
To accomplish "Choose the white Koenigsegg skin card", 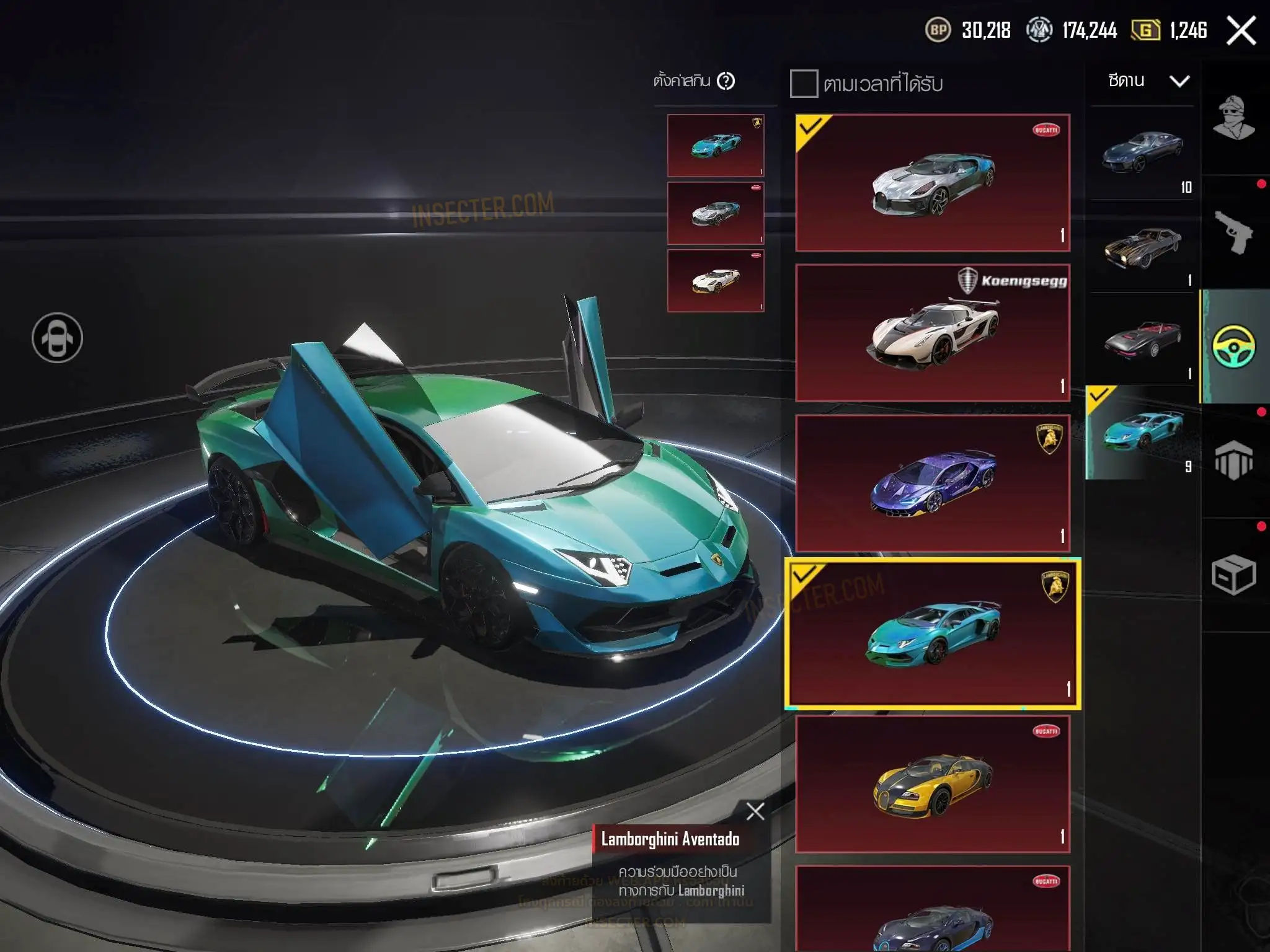I will [933, 333].
